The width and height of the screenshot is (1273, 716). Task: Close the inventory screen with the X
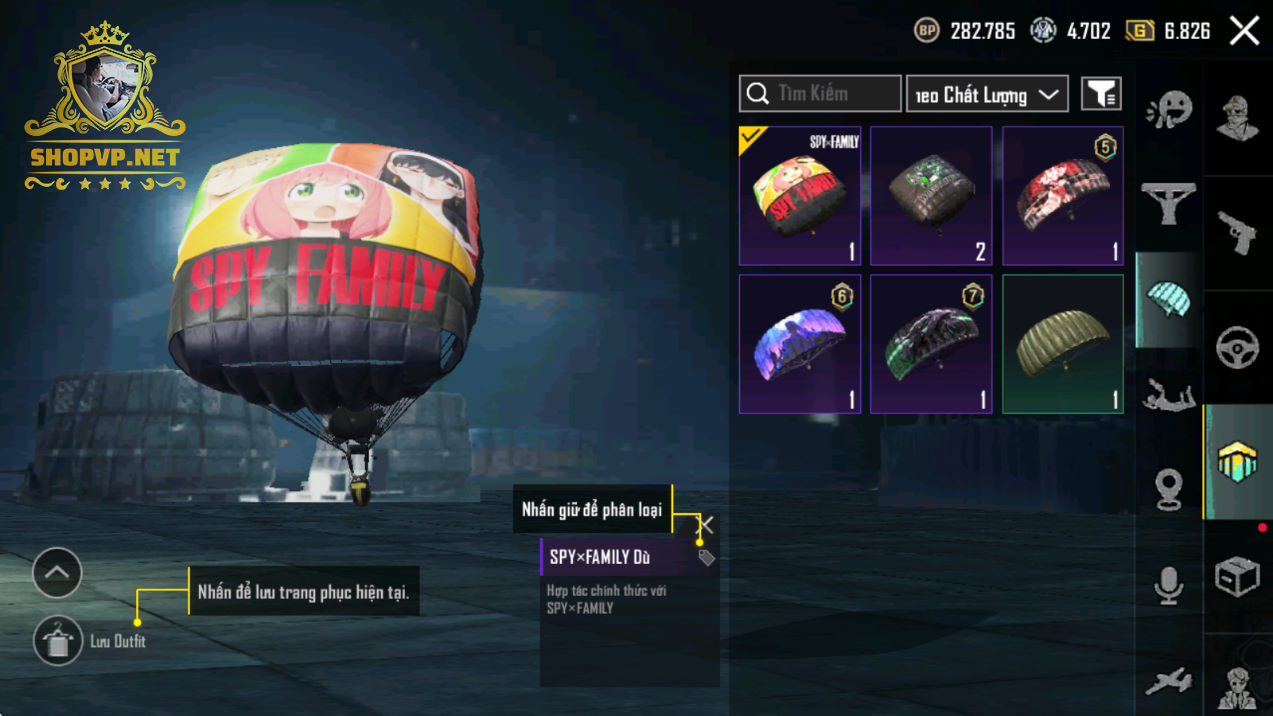pos(1244,31)
